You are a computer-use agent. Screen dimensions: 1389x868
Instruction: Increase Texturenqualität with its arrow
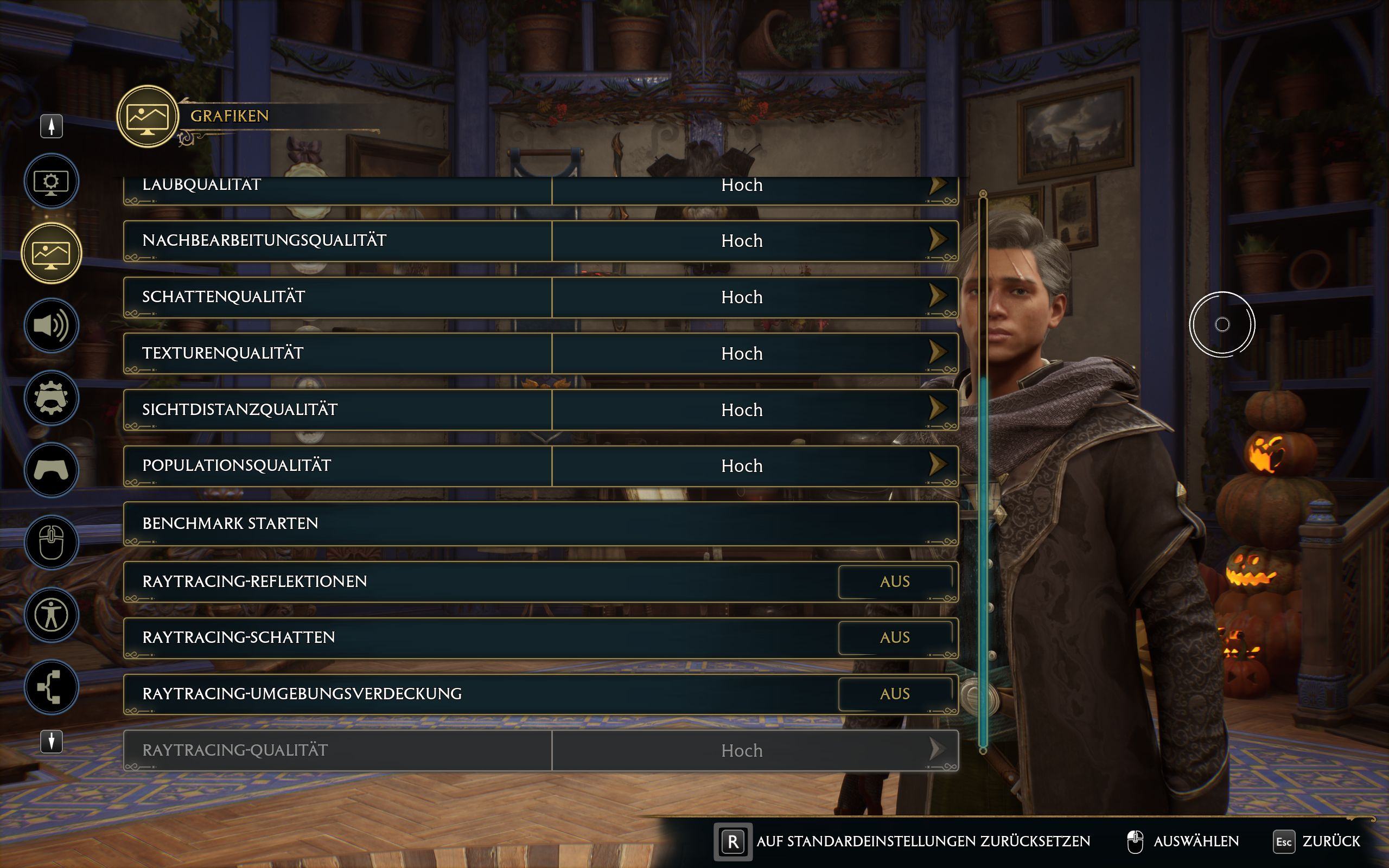pyautogui.click(x=936, y=353)
